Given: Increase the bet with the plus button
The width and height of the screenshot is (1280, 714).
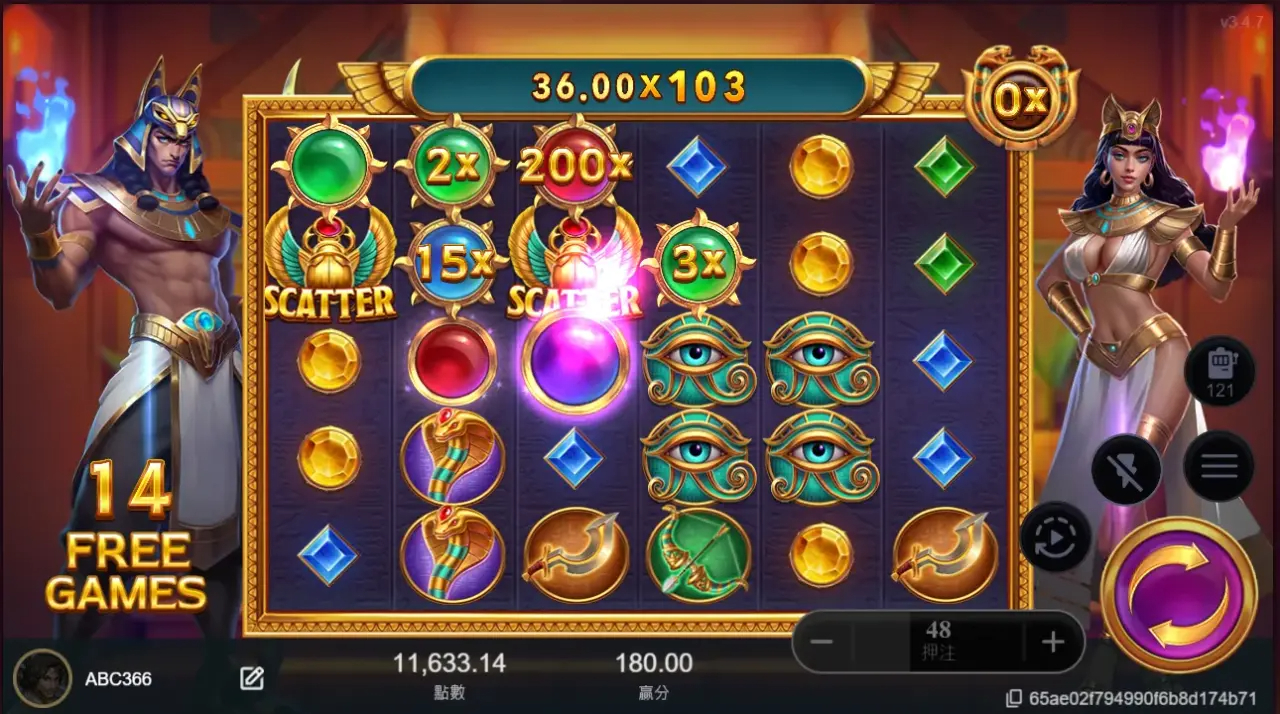Looking at the screenshot, I should point(1051,642).
